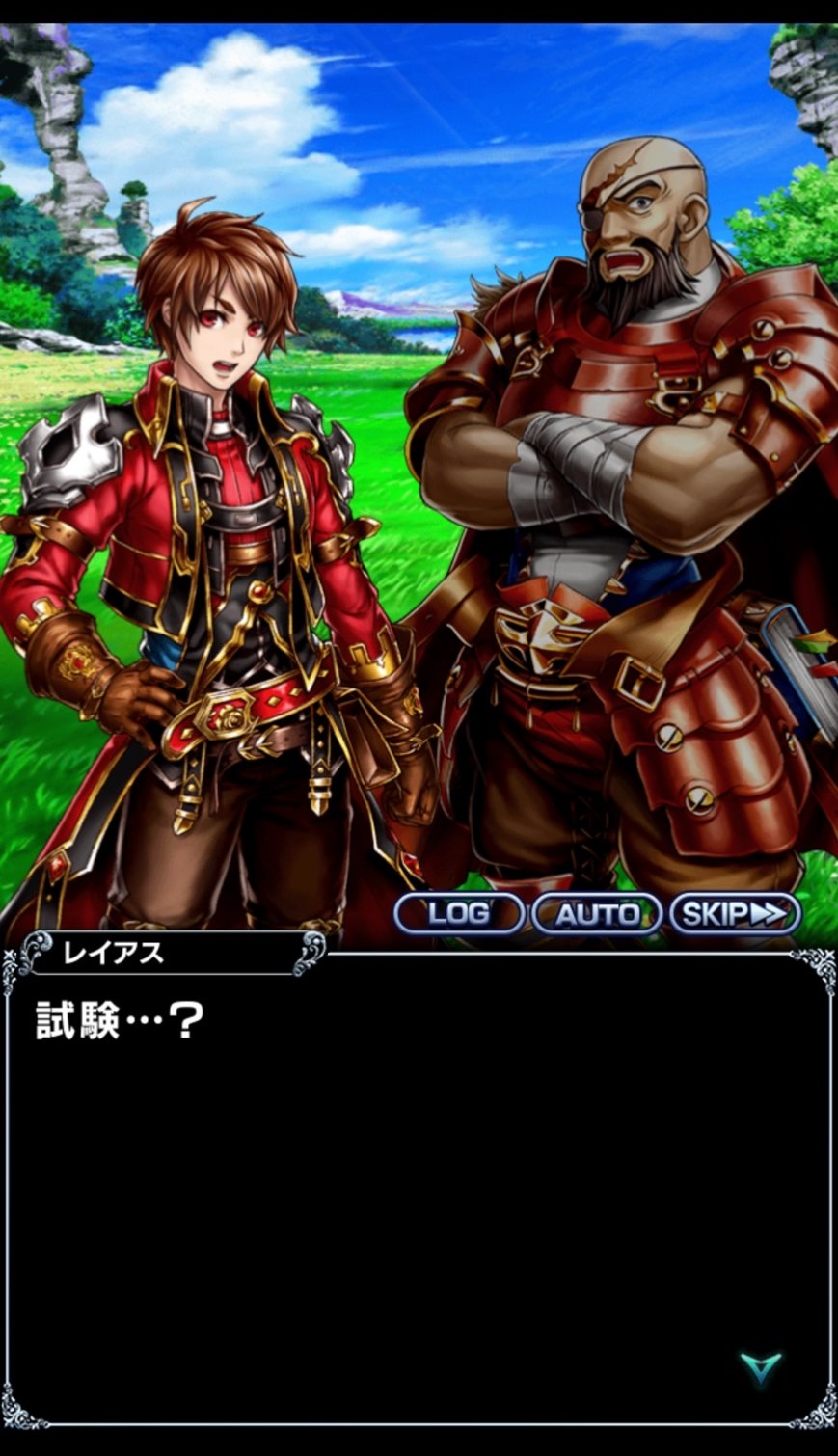The image size is (838, 1456).
Task: Skip the cutscene with SKIP button
Action: pyautogui.click(x=735, y=913)
